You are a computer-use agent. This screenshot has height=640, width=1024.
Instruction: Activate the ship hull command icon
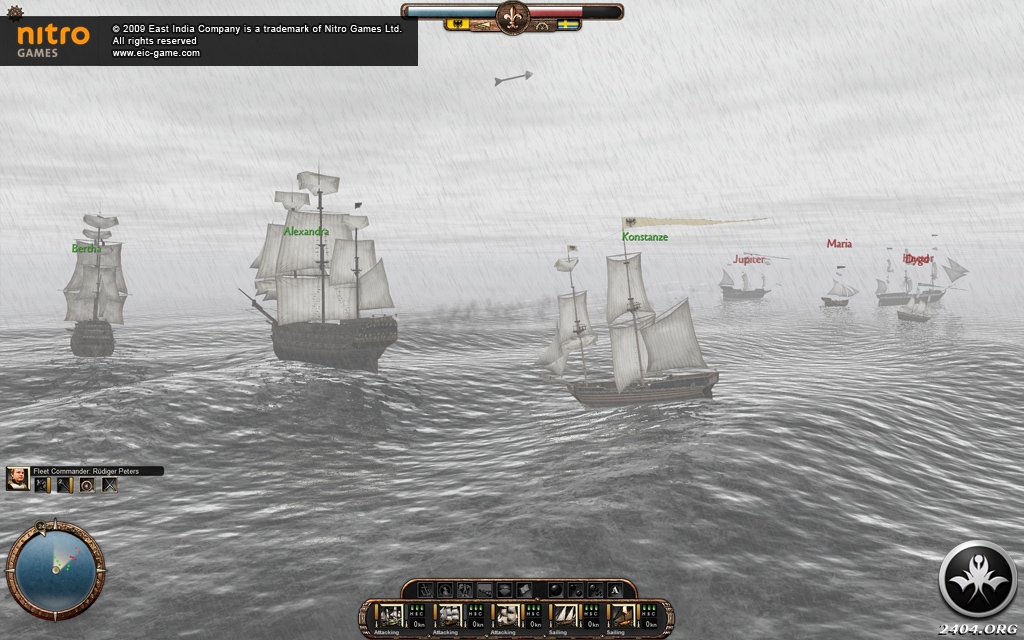504,590
